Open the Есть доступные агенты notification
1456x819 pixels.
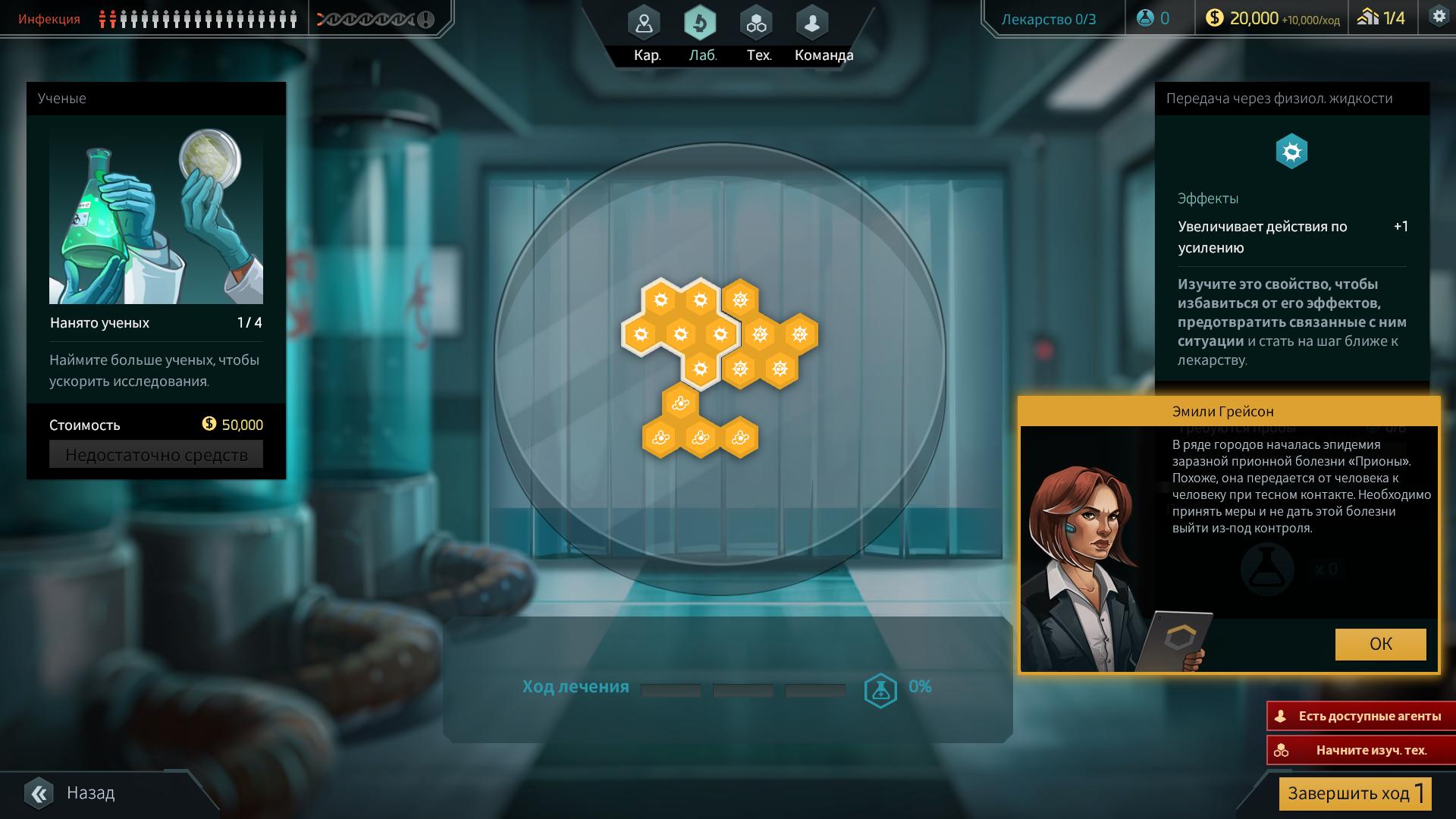pyautogui.click(x=1360, y=716)
